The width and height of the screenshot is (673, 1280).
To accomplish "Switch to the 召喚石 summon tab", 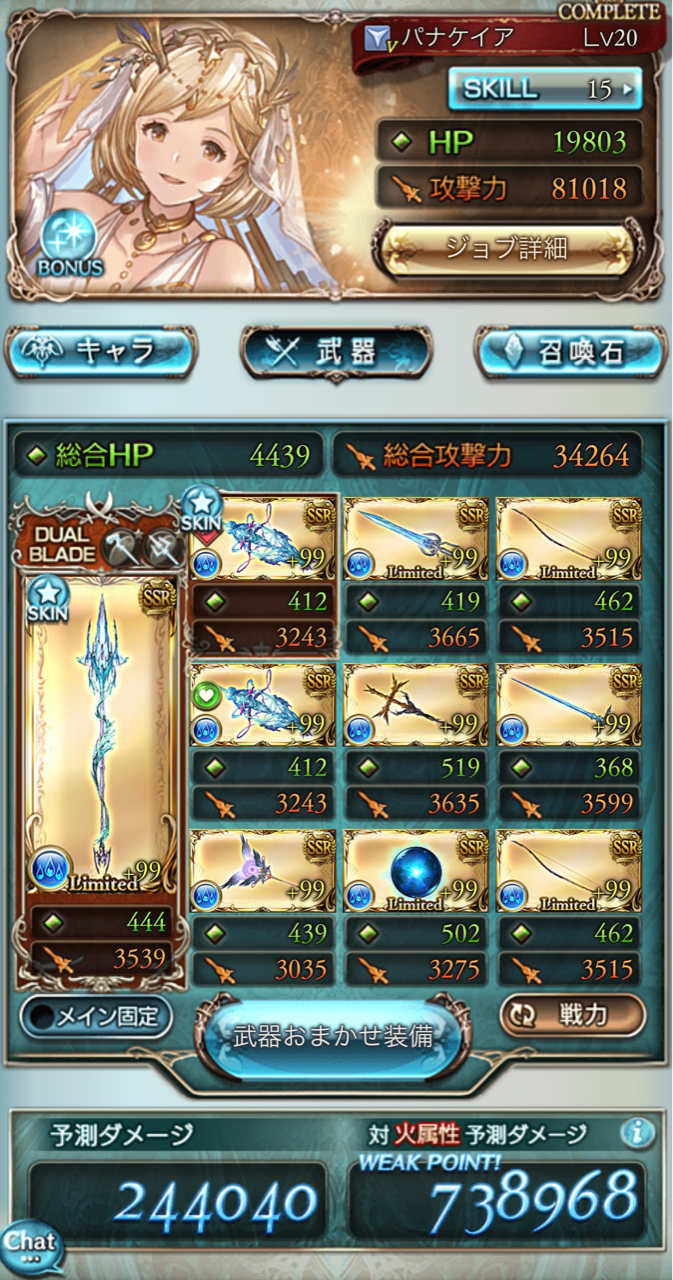I will pos(569,352).
